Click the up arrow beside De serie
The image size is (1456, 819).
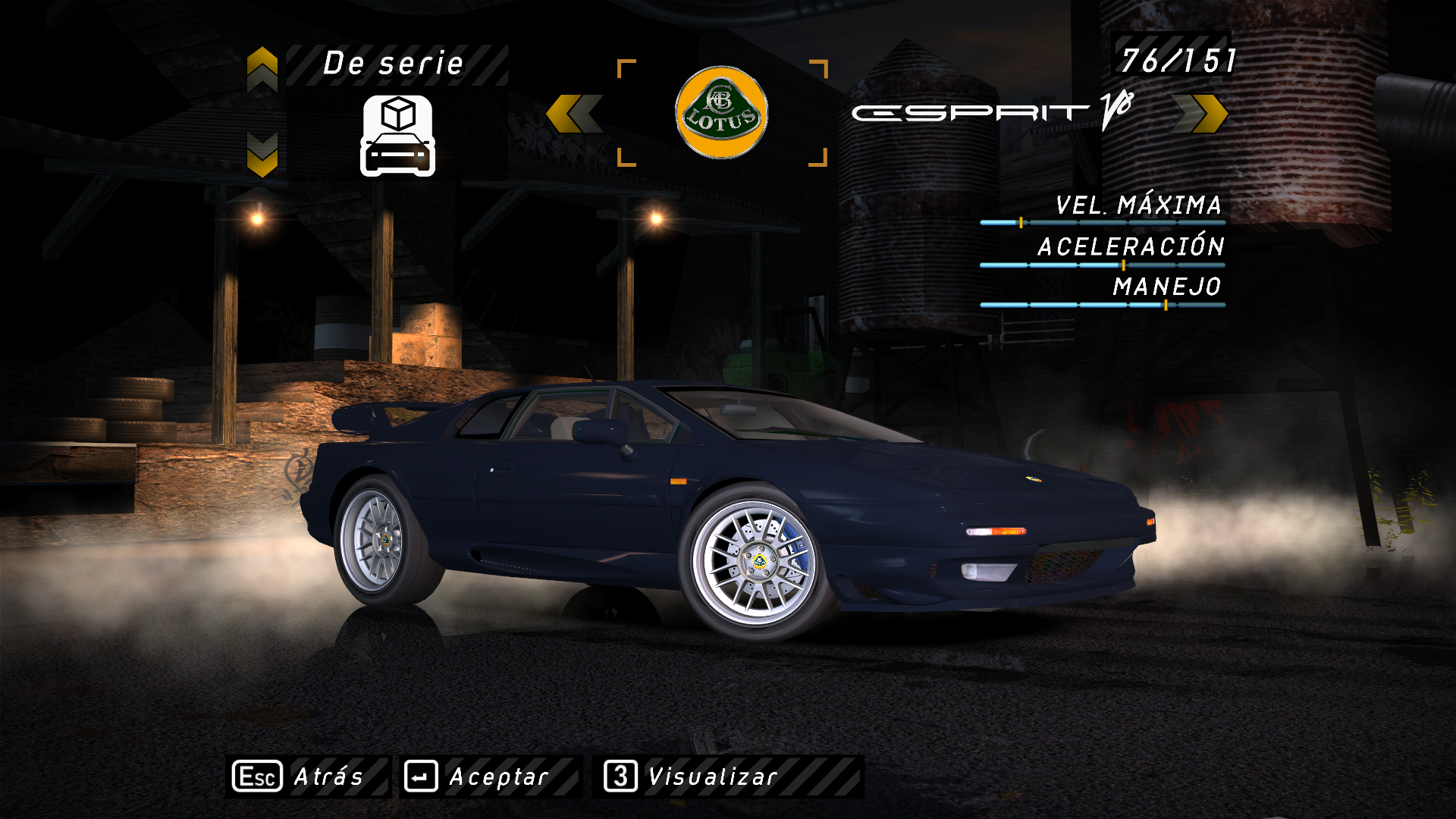(262, 69)
